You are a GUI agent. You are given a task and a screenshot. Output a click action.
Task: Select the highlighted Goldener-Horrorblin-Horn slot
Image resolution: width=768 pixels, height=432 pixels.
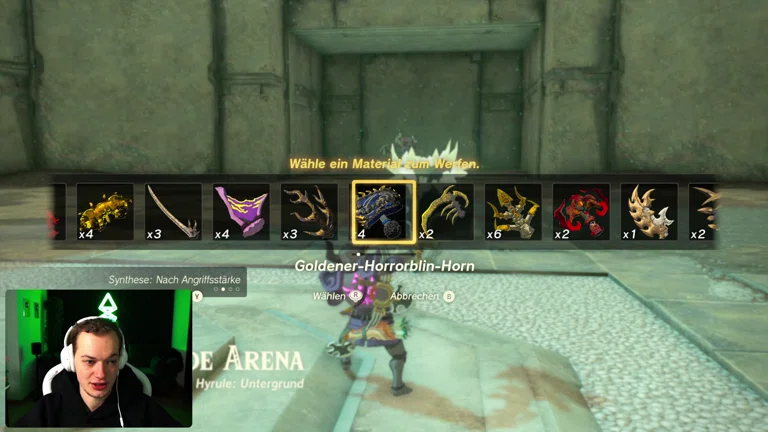383,211
